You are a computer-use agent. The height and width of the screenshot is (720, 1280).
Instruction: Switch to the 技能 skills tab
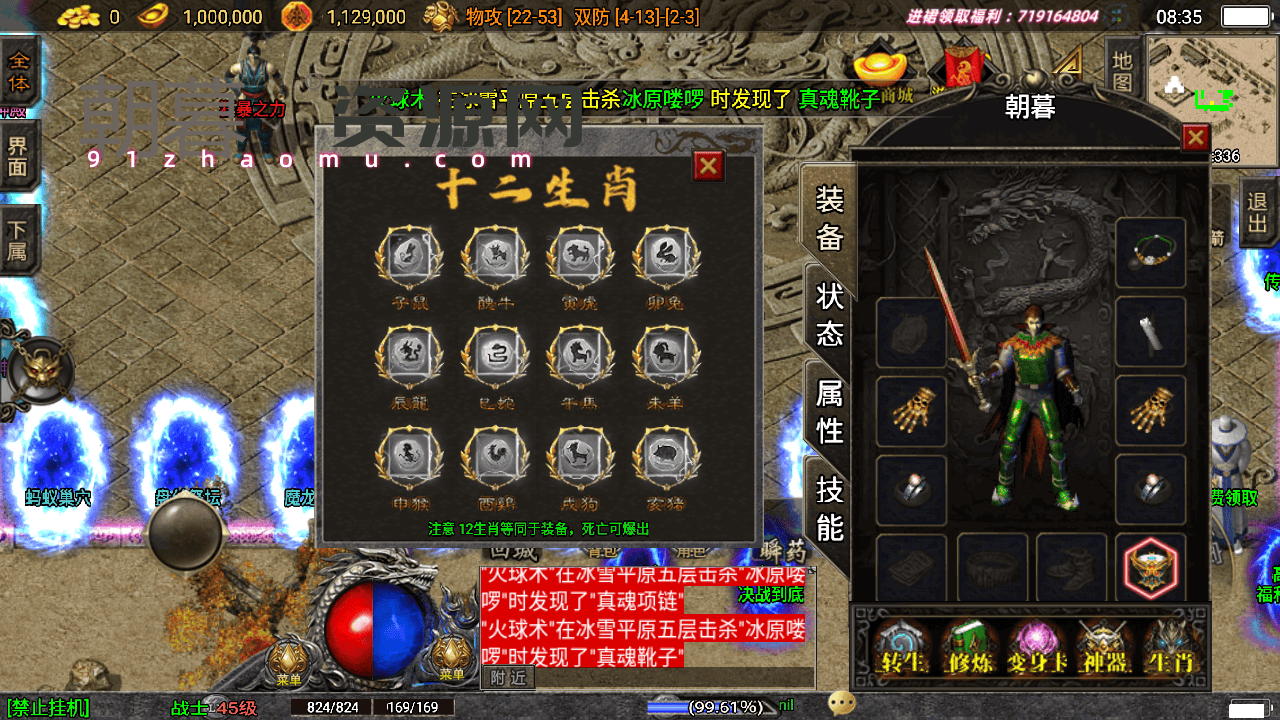(x=830, y=508)
